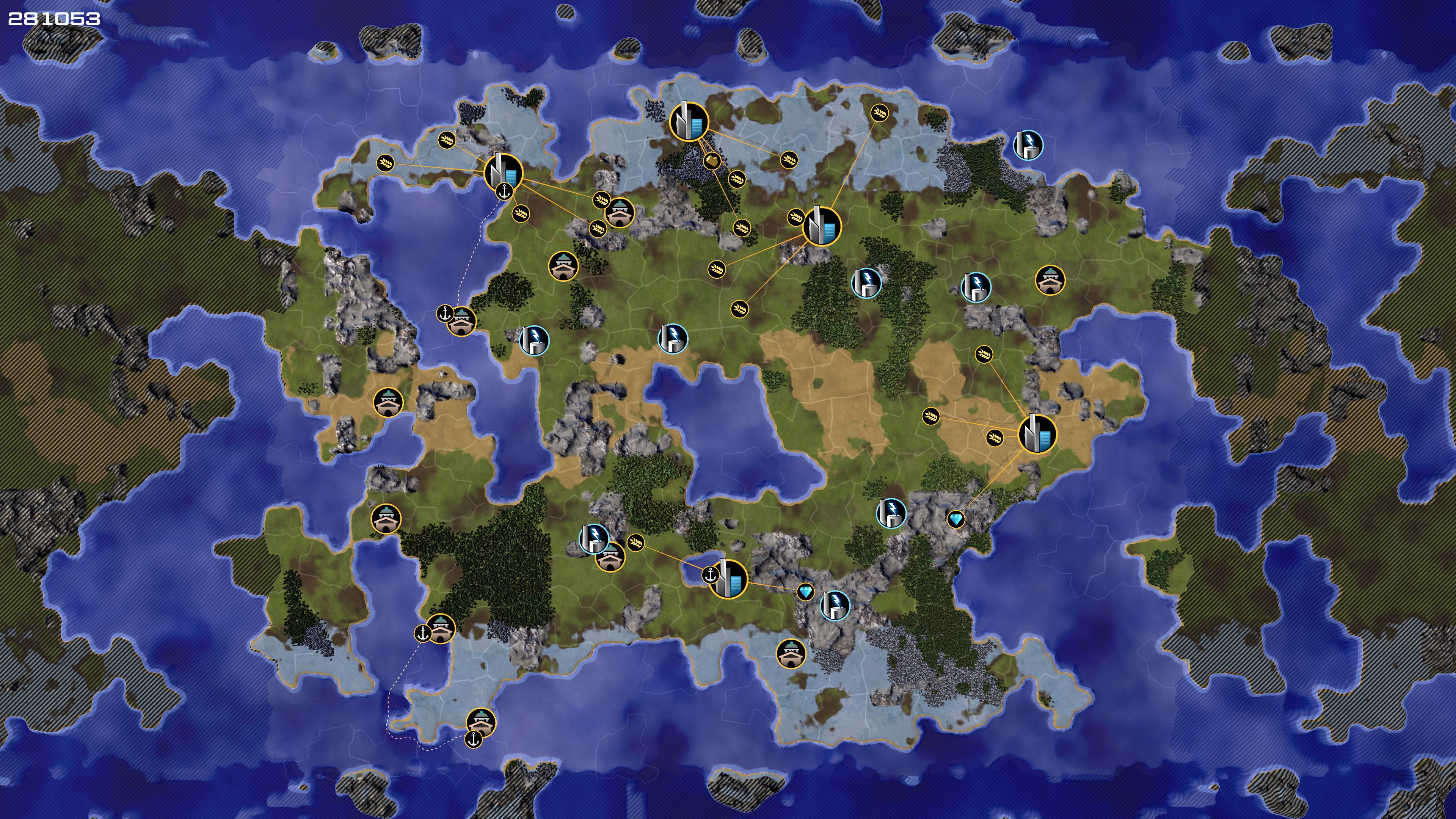The height and width of the screenshot is (819, 1456).
Task: Open the harborless city linked to a diamond
Action: tap(1037, 433)
